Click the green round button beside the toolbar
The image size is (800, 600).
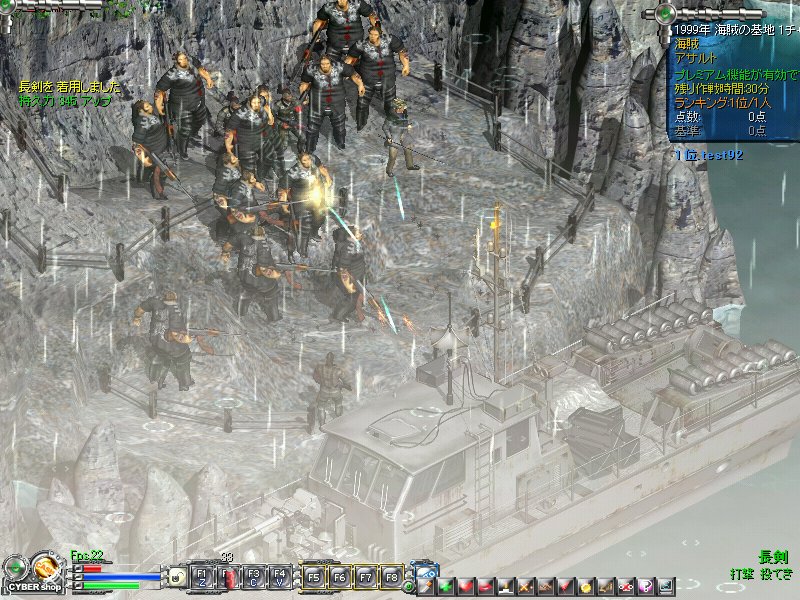[409, 587]
